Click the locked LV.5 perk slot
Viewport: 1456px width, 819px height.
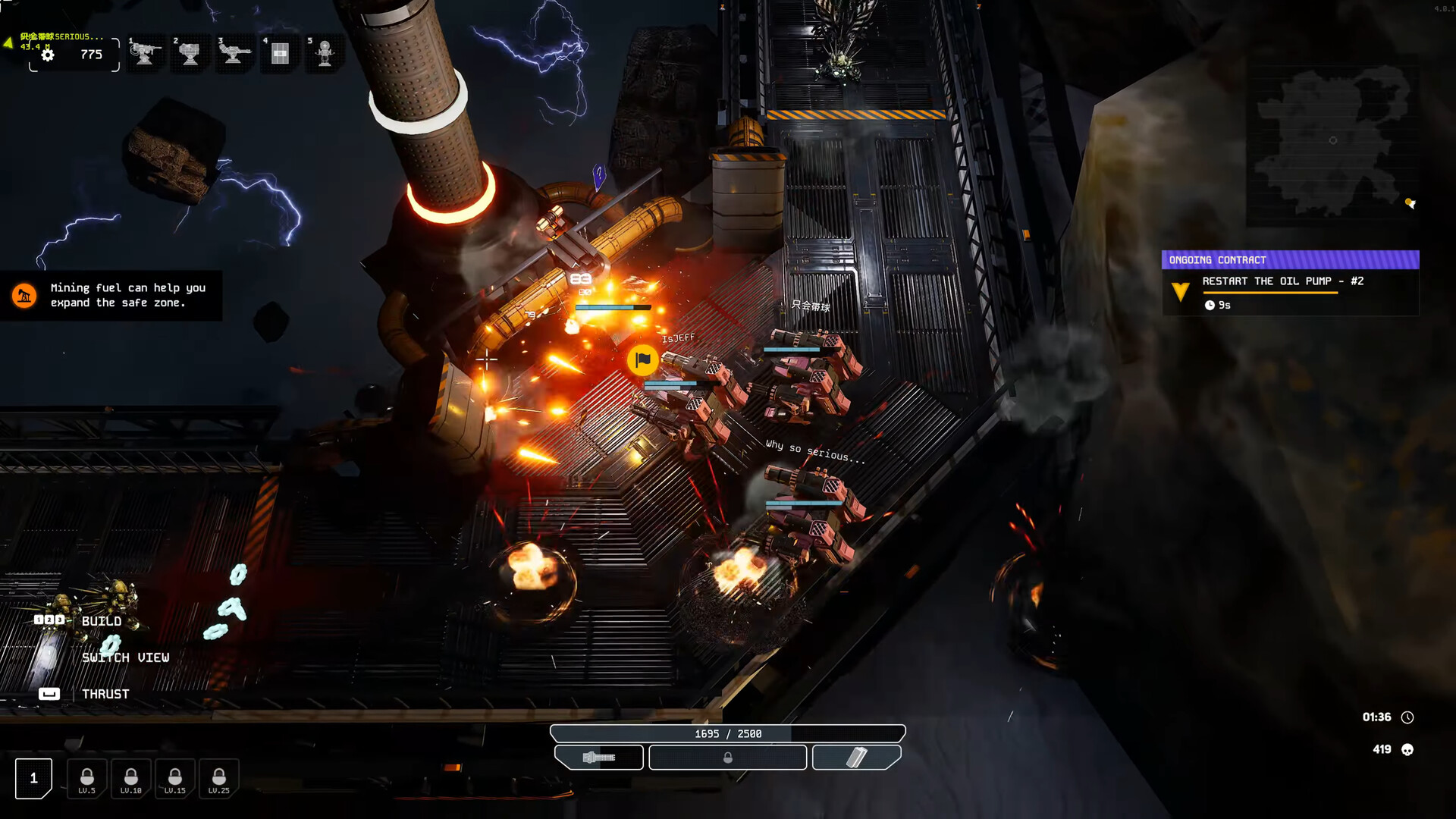[87, 779]
